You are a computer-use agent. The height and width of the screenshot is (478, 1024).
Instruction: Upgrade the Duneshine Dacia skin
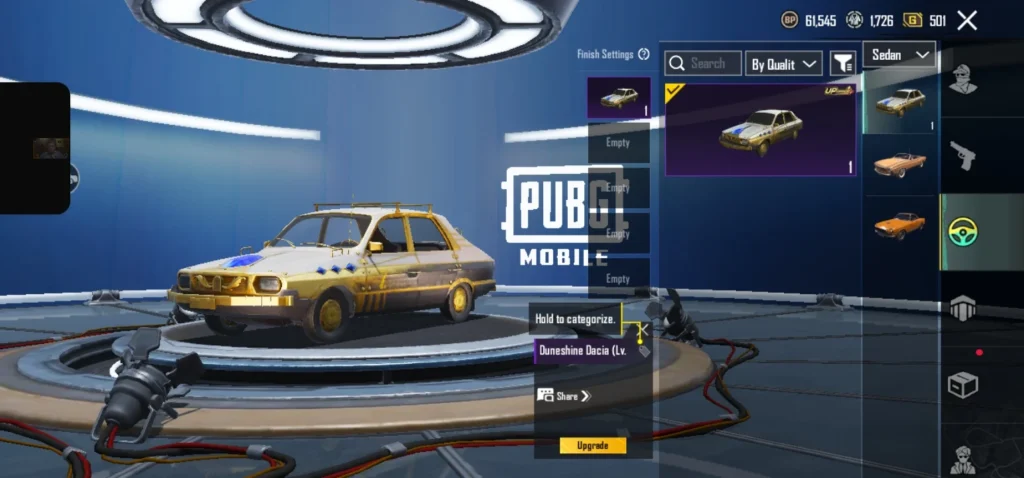pyautogui.click(x=592, y=445)
